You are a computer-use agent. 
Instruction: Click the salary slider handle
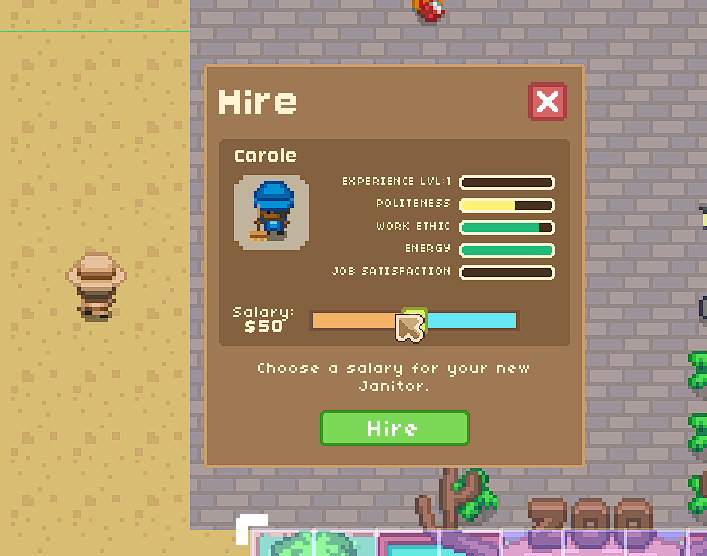[x=414, y=320]
